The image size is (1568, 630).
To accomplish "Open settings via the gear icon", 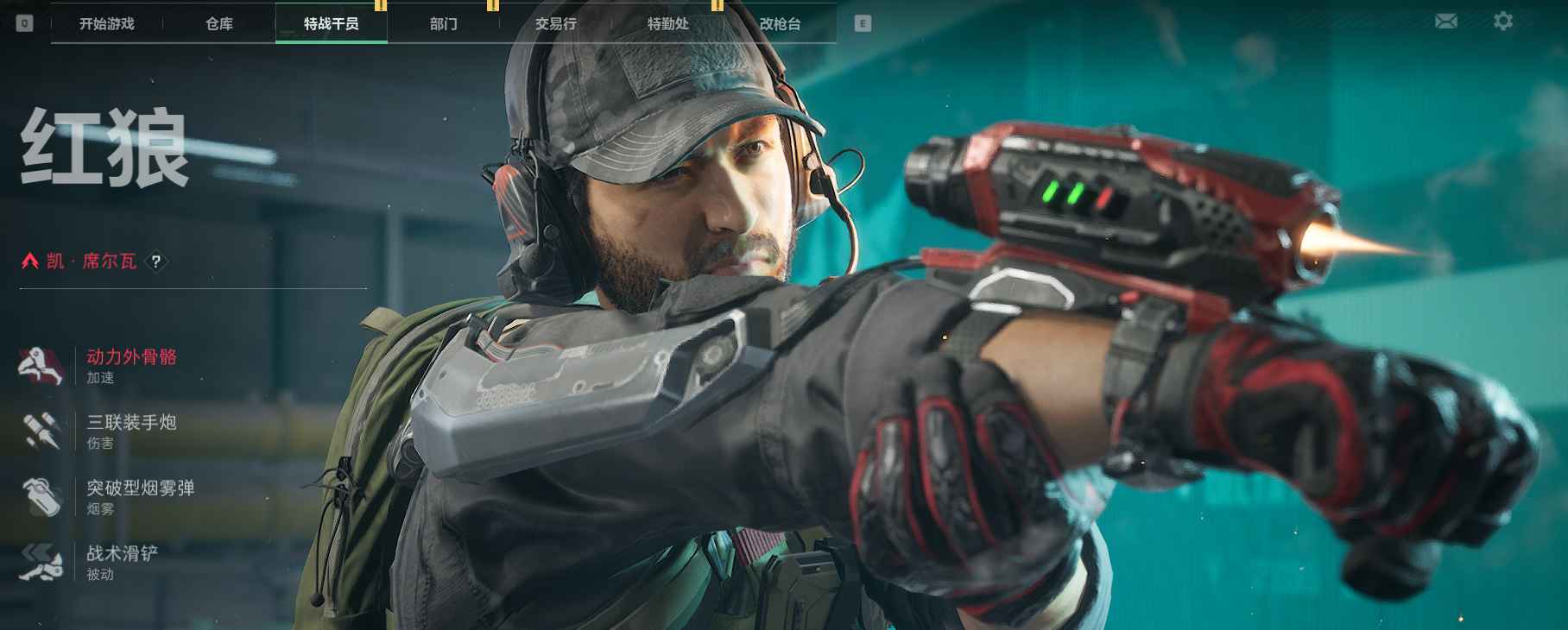I will 1503,21.
